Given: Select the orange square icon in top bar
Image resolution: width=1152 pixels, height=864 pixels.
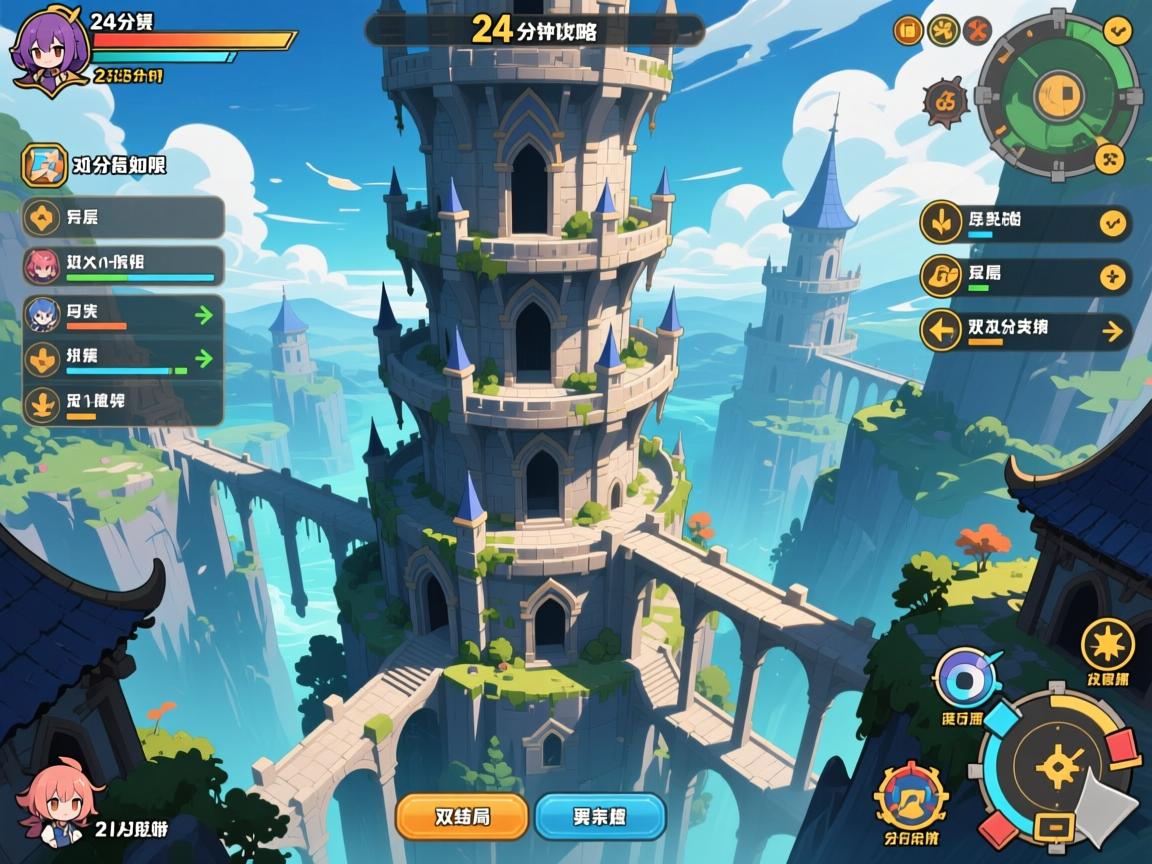Looking at the screenshot, I should 907,30.
